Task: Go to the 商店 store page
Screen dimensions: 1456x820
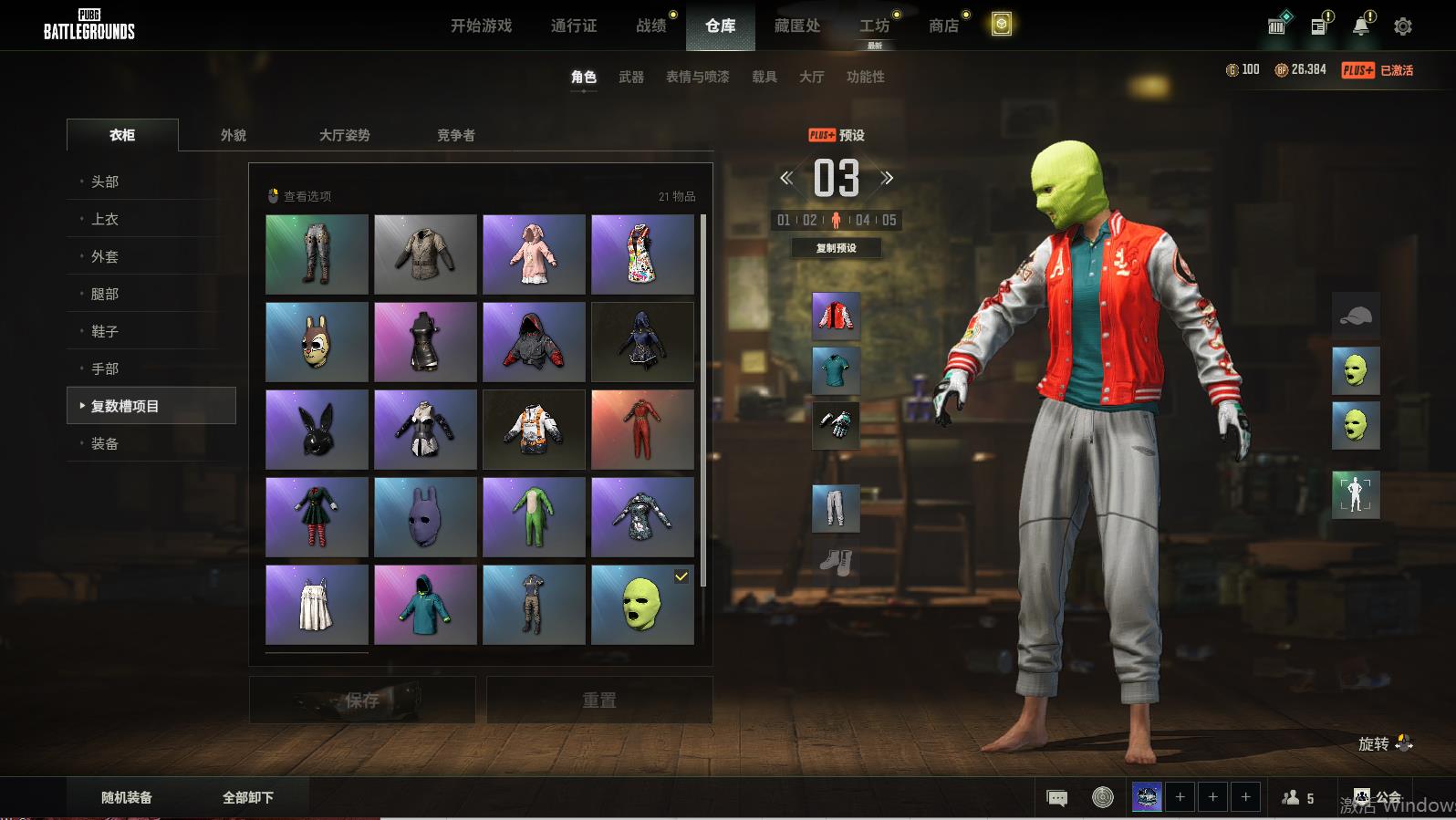Action: (943, 26)
